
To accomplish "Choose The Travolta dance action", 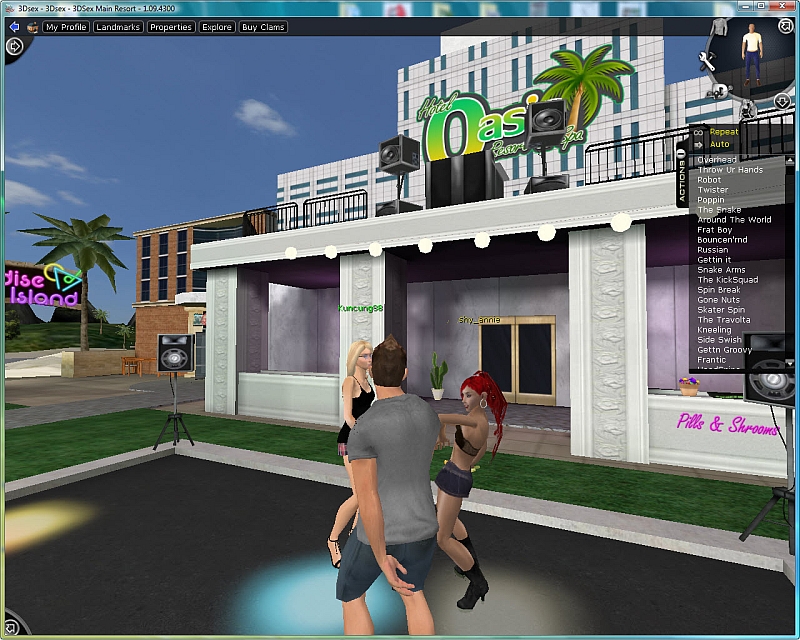I will 723,320.
